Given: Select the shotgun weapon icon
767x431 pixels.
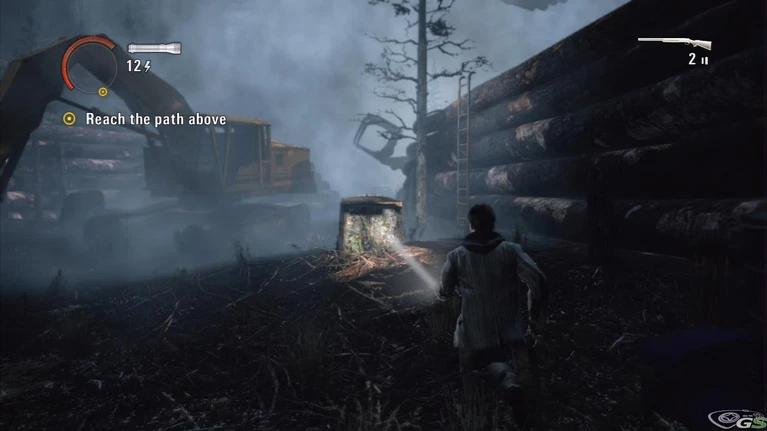Looking at the screenshot, I should [x=674, y=43].
